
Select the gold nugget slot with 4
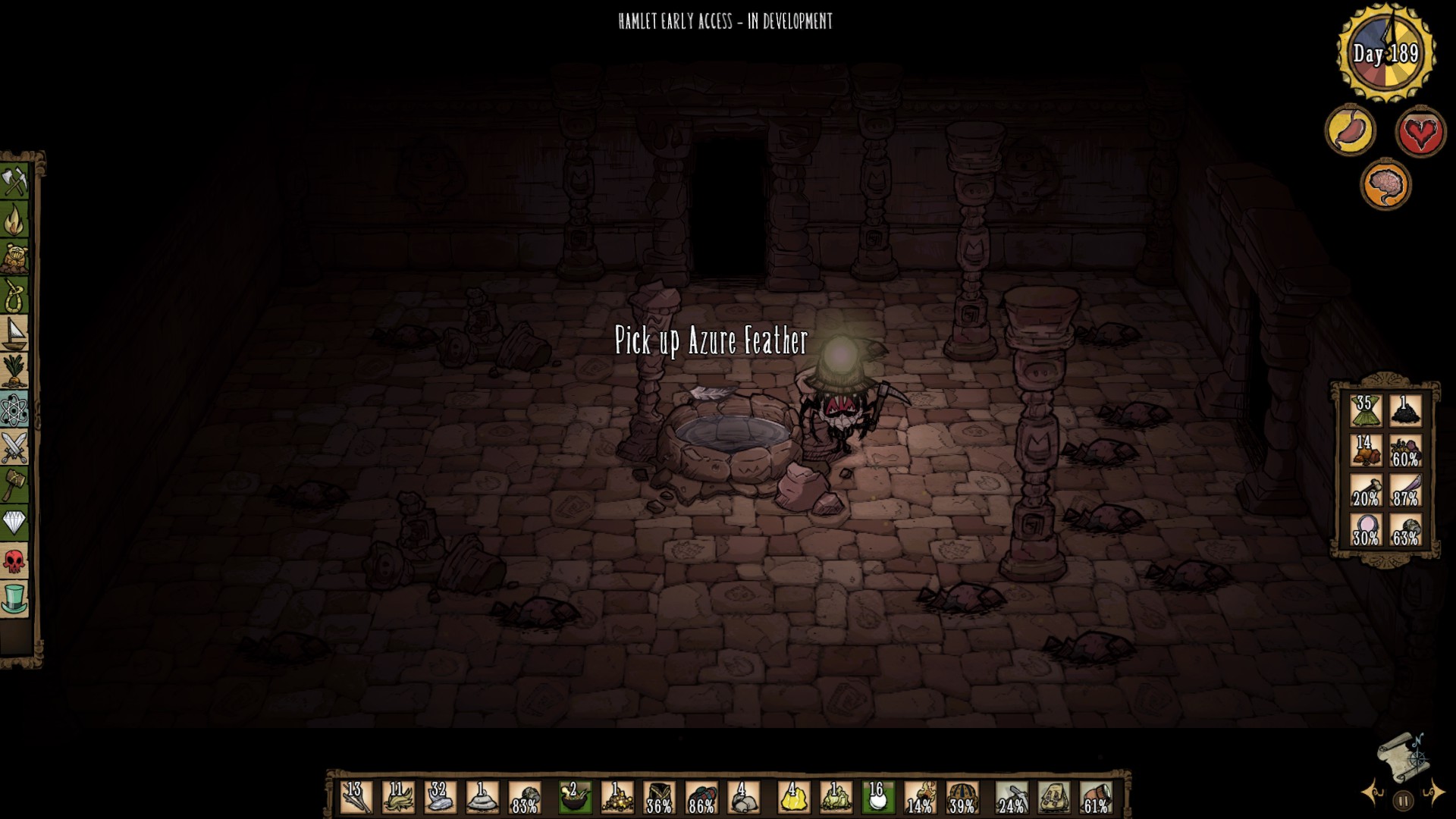click(x=792, y=798)
